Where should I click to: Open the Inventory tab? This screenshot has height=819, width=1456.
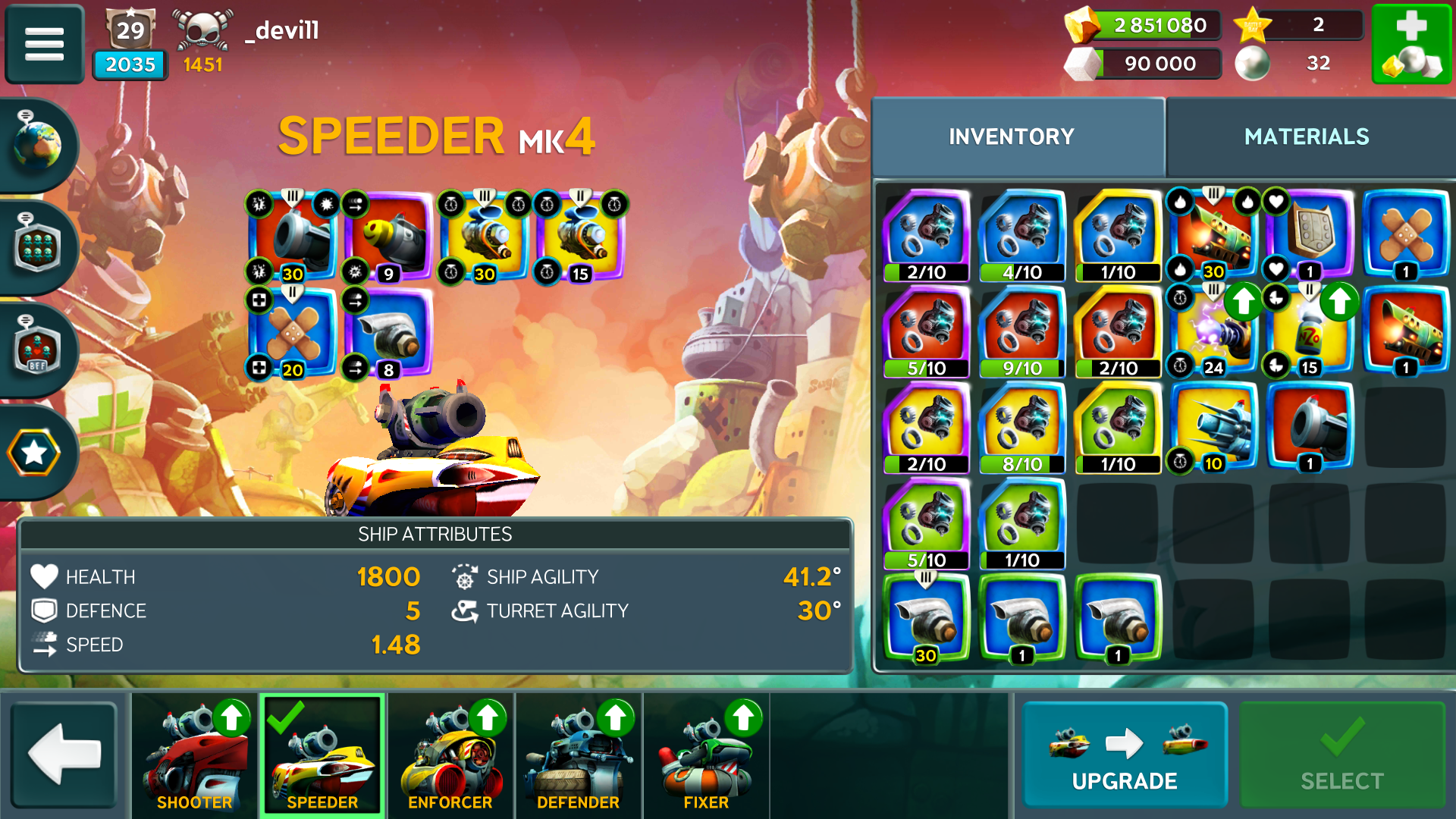(1012, 136)
